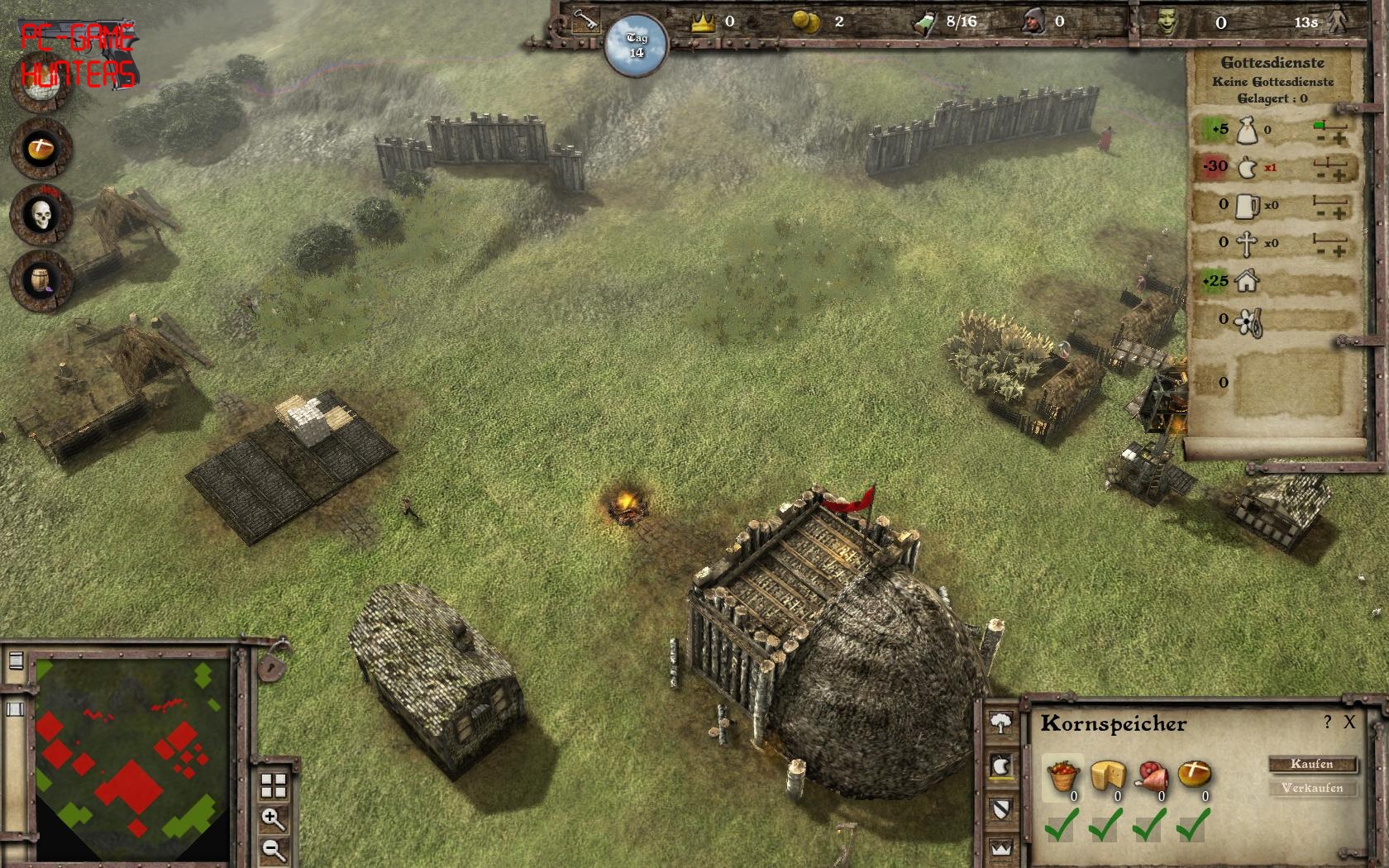1389x868 pixels.
Task: Zoom out the minimap with magnifier minus
Action: tap(273, 849)
